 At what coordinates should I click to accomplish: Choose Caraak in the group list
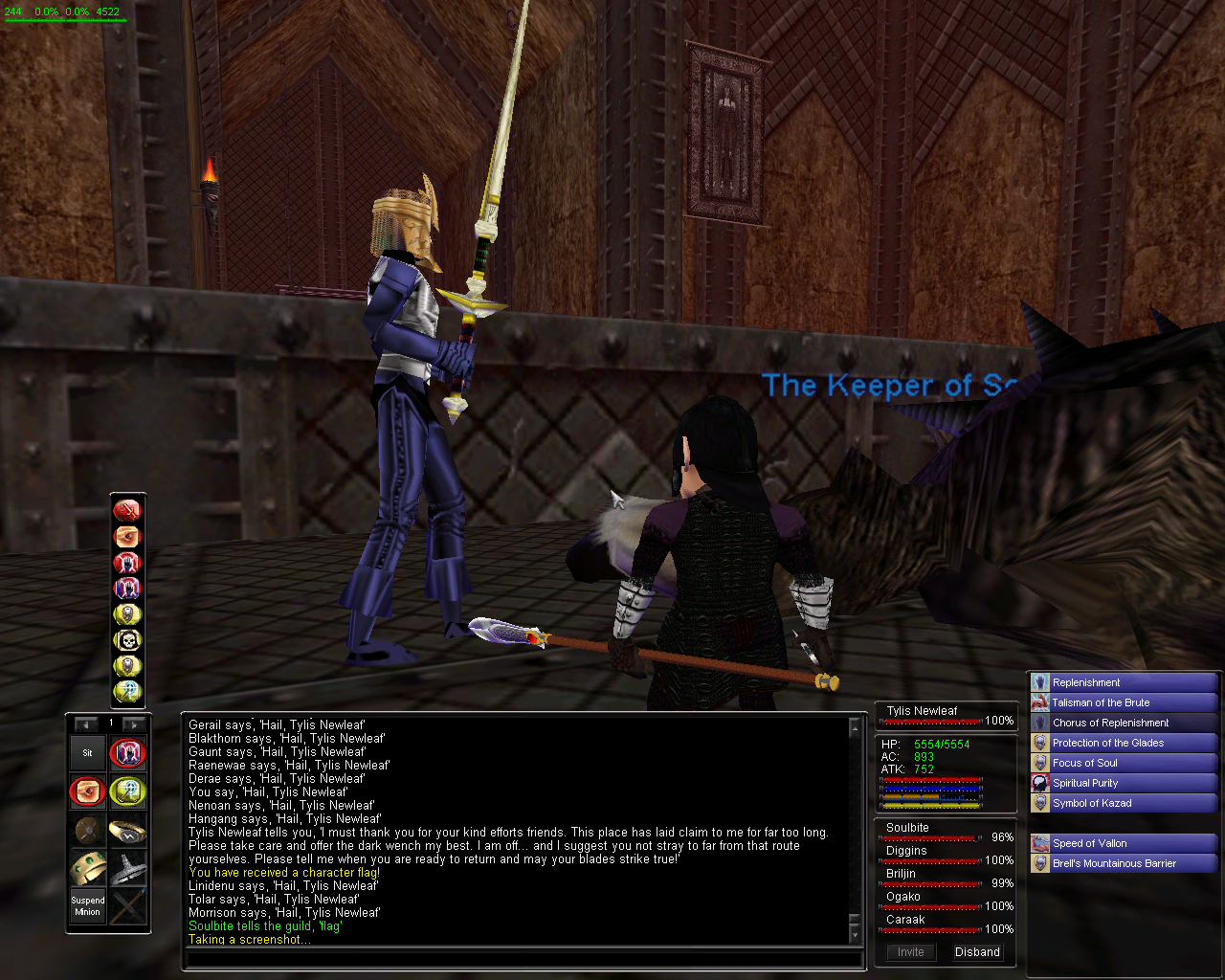pyautogui.click(x=905, y=920)
